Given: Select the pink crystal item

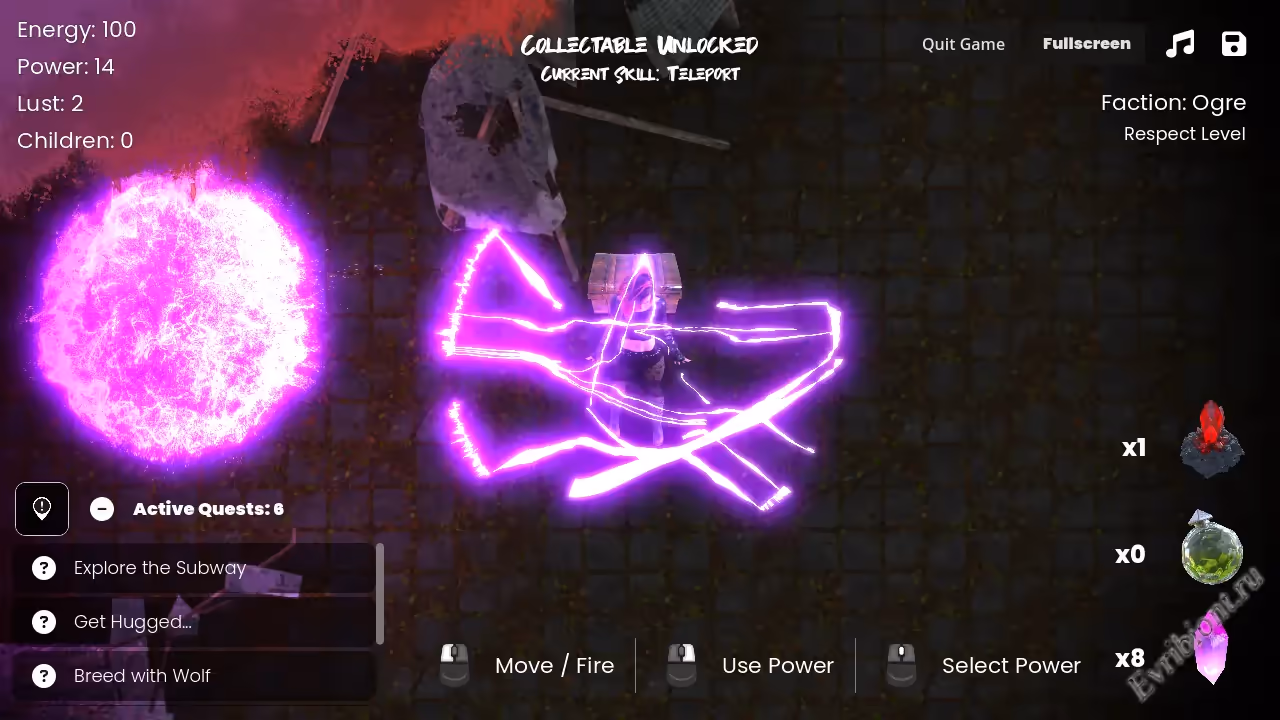Looking at the screenshot, I should tap(1211, 652).
